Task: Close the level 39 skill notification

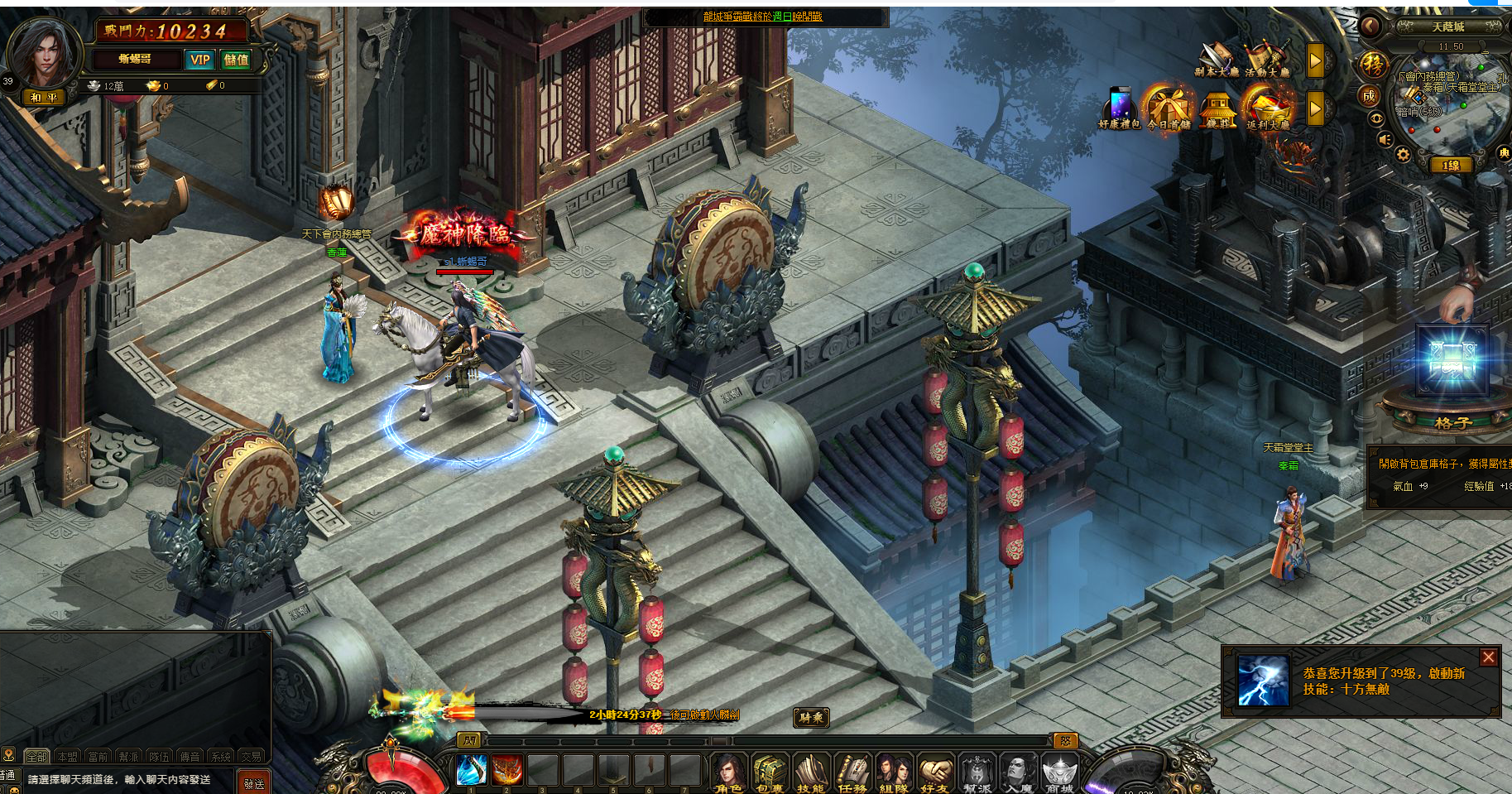Action: tap(1488, 657)
